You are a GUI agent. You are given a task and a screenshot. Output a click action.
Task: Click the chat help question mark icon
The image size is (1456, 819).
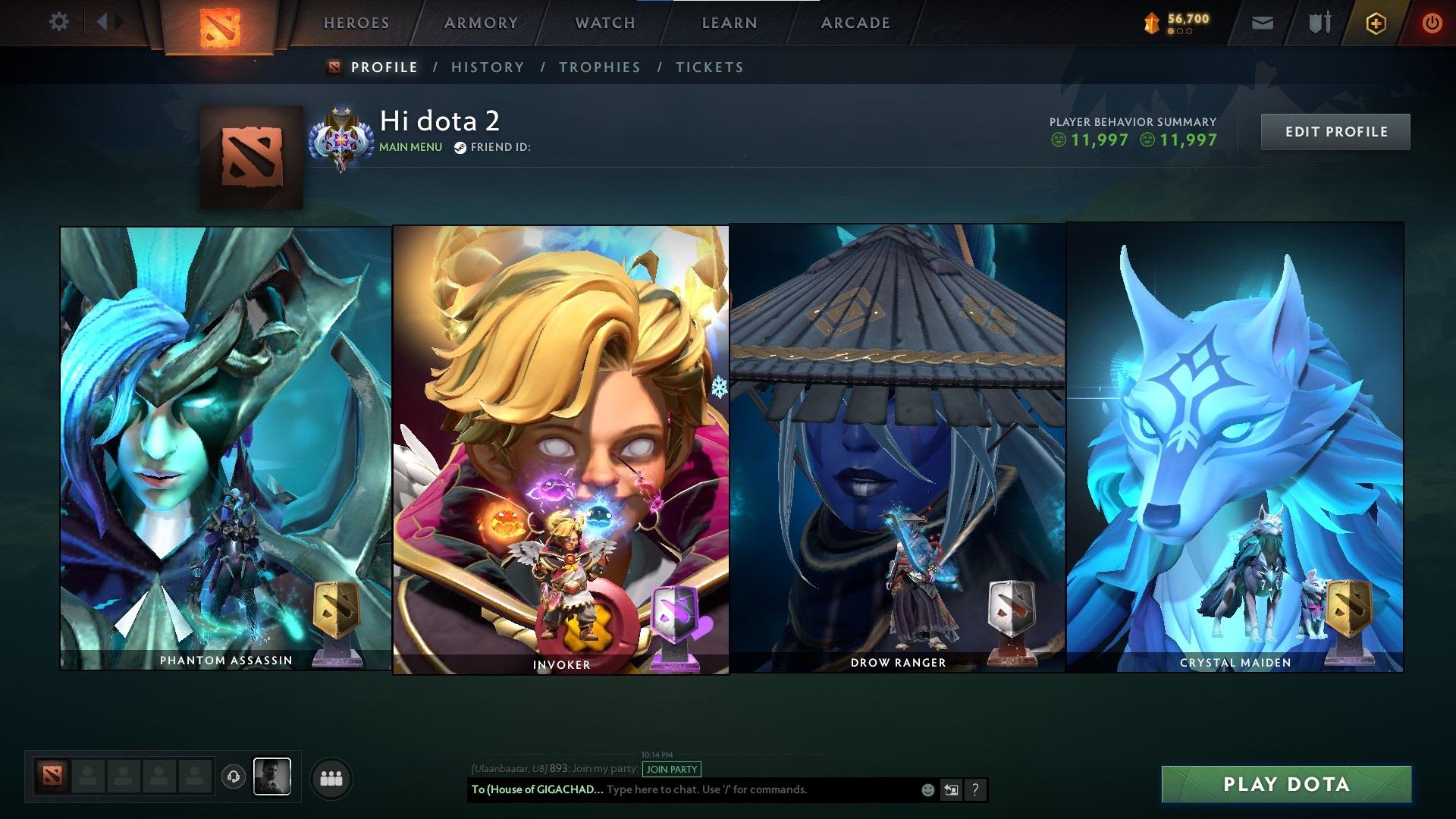(x=974, y=789)
